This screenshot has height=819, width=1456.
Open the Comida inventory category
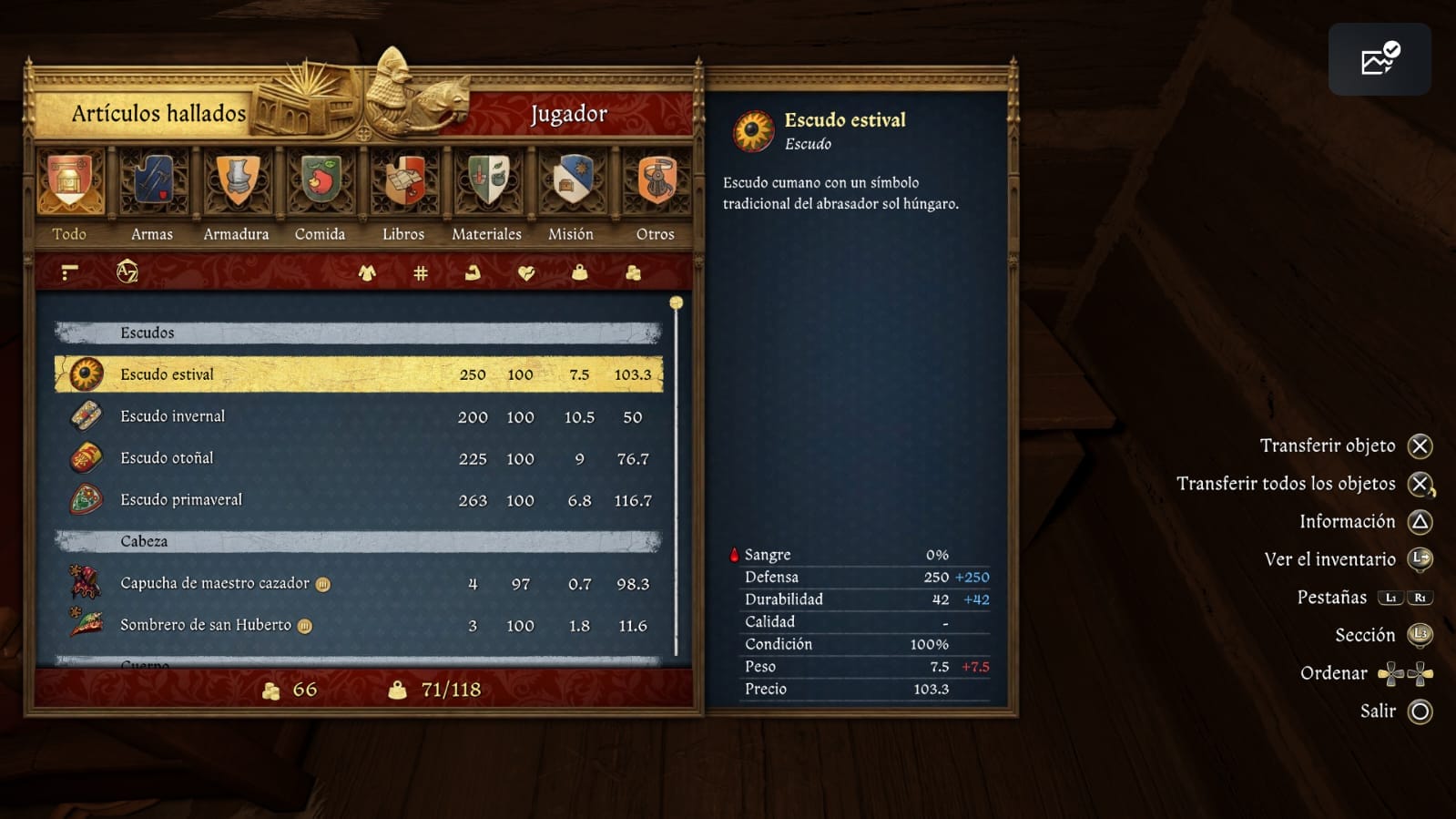[x=320, y=182]
